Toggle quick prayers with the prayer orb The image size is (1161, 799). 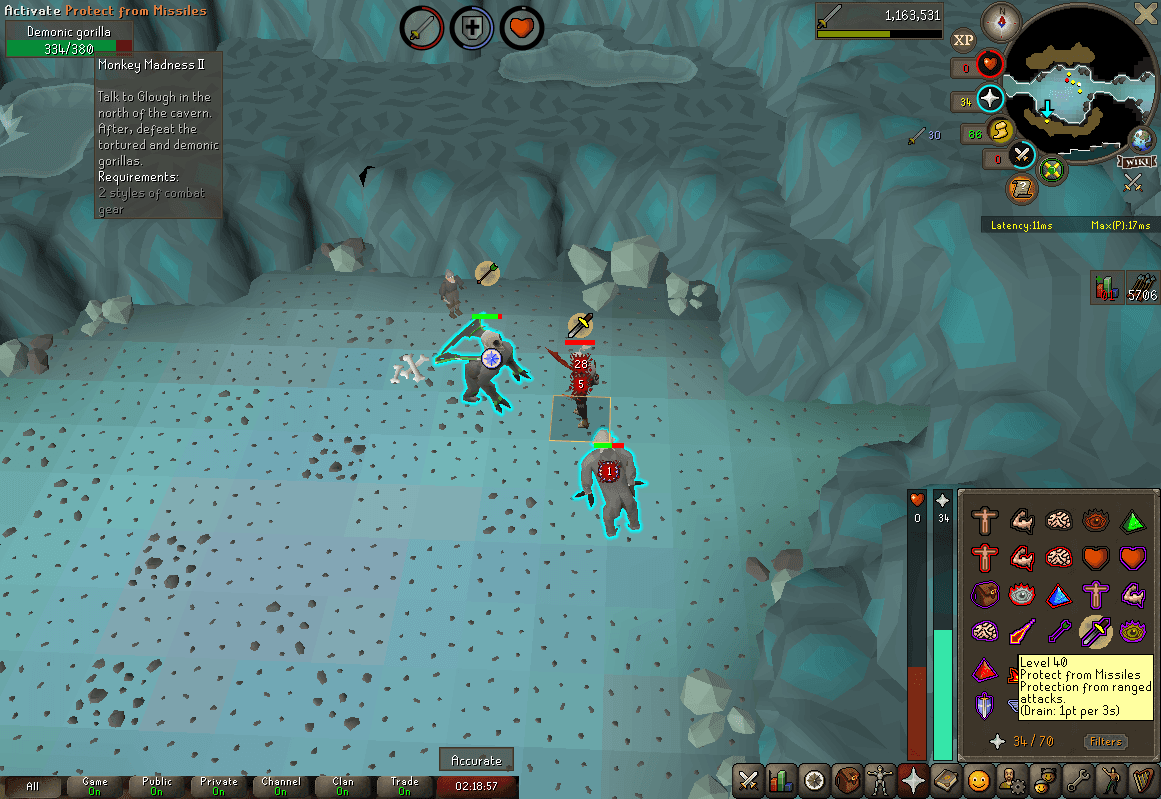(x=990, y=99)
